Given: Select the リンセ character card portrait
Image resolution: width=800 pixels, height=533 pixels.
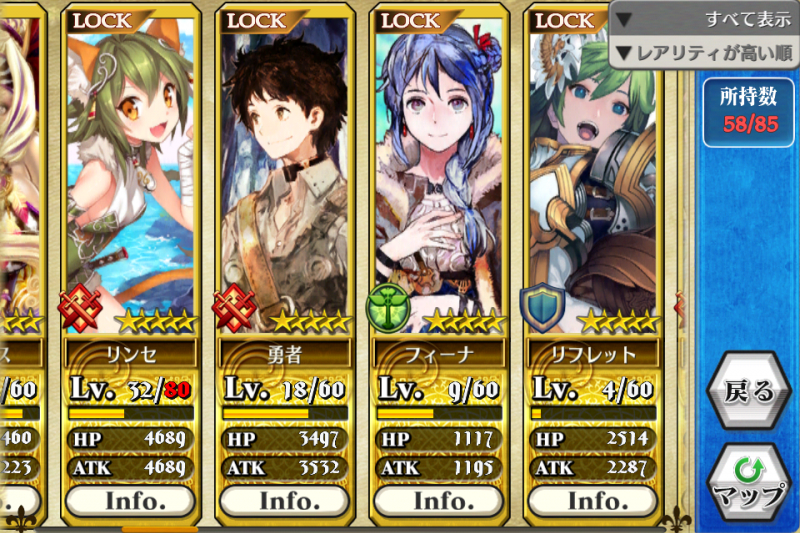Looking at the screenshot, I should pos(128,170).
